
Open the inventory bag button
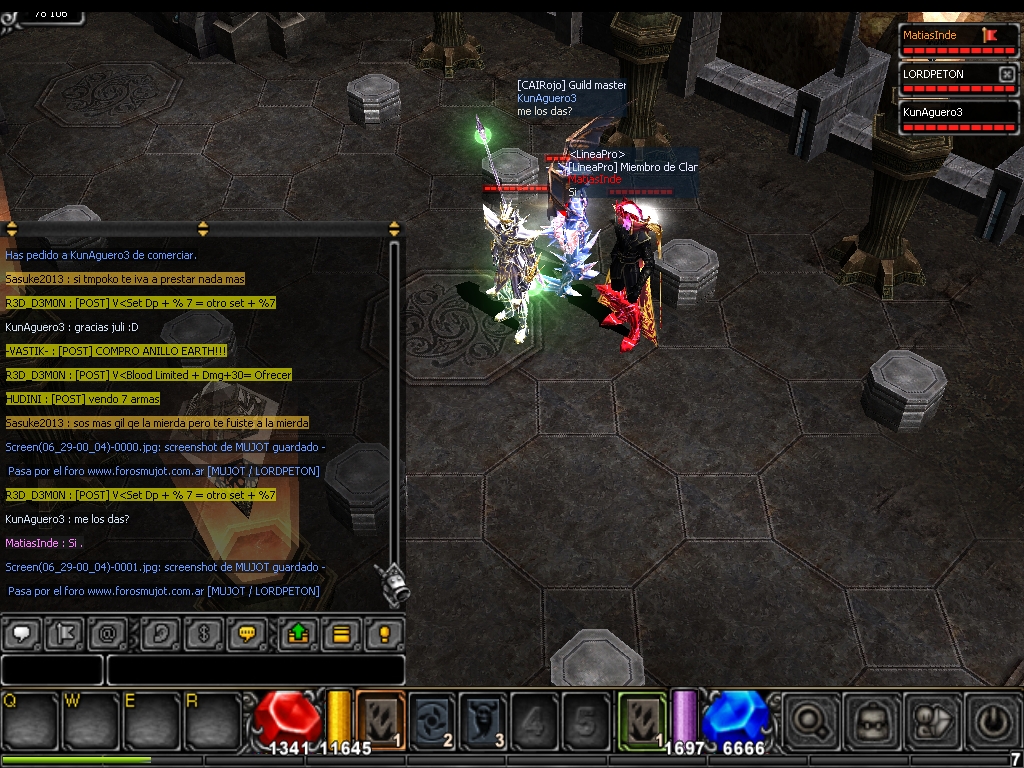(871, 720)
